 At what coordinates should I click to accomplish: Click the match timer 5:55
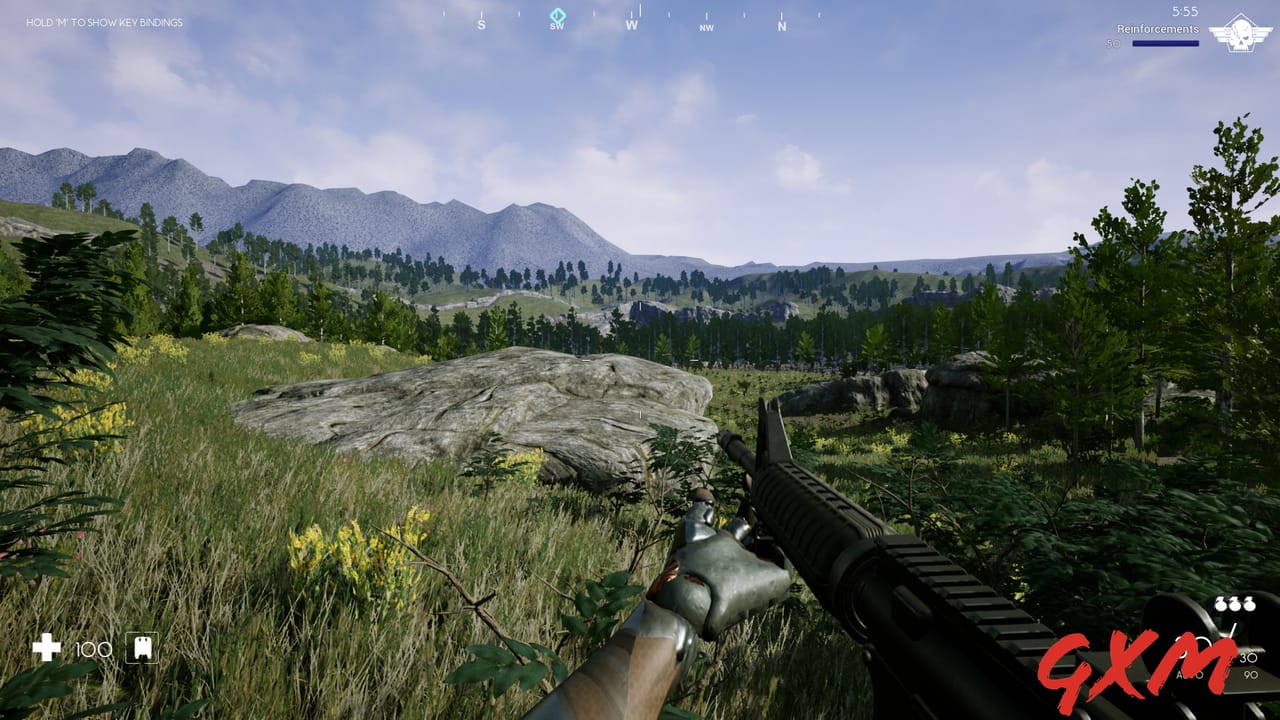tap(1186, 11)
